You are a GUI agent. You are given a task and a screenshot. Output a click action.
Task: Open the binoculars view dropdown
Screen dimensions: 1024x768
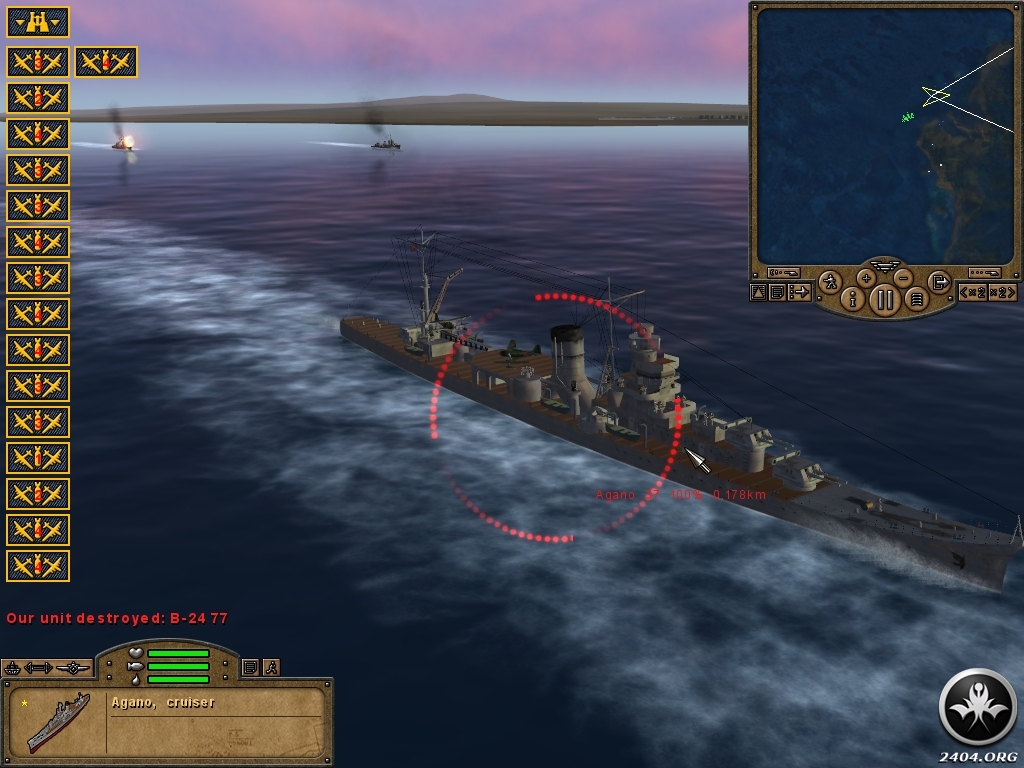[x=38, y=21]
